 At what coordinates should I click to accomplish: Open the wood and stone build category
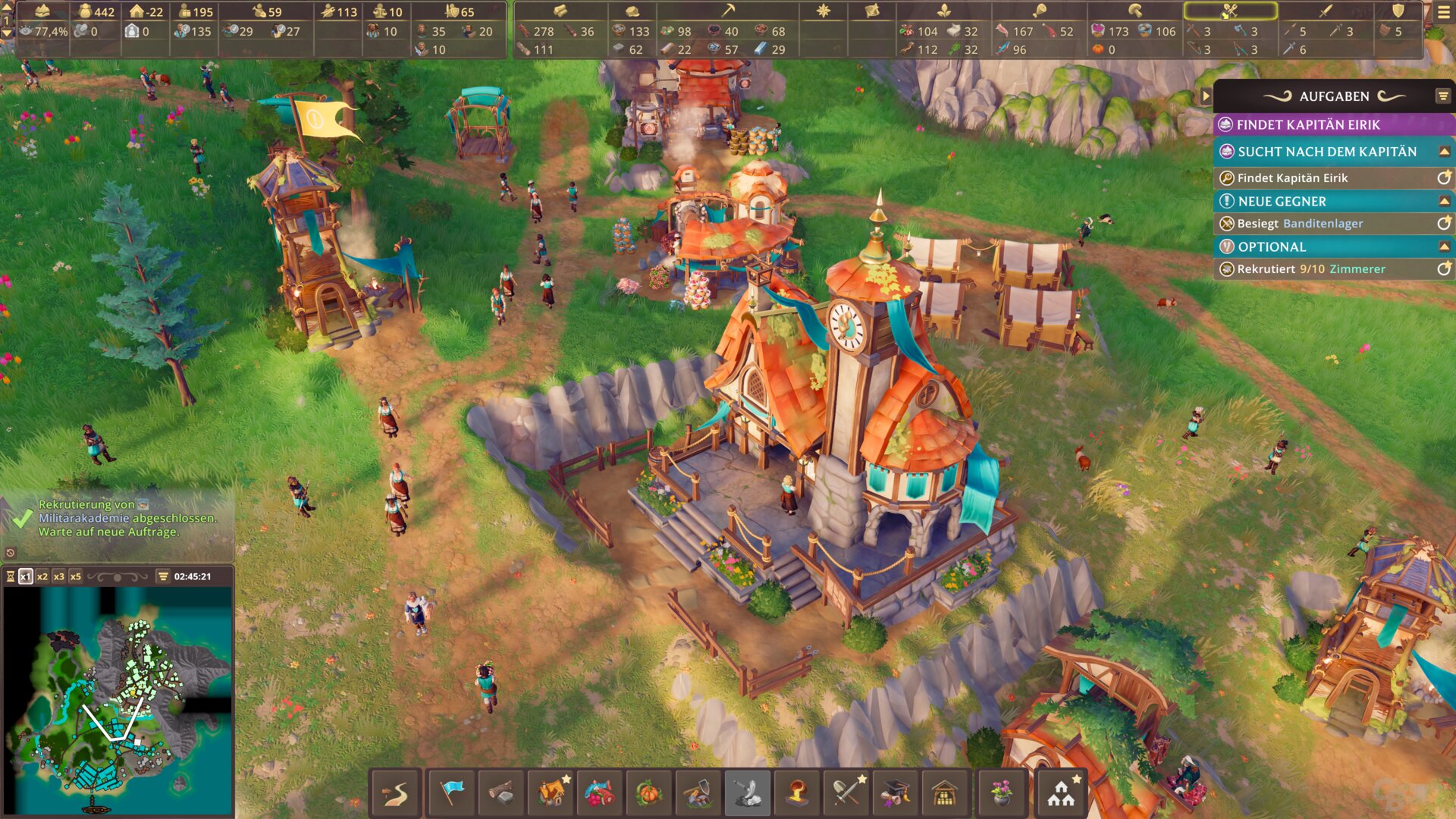[x=500, y=793]
